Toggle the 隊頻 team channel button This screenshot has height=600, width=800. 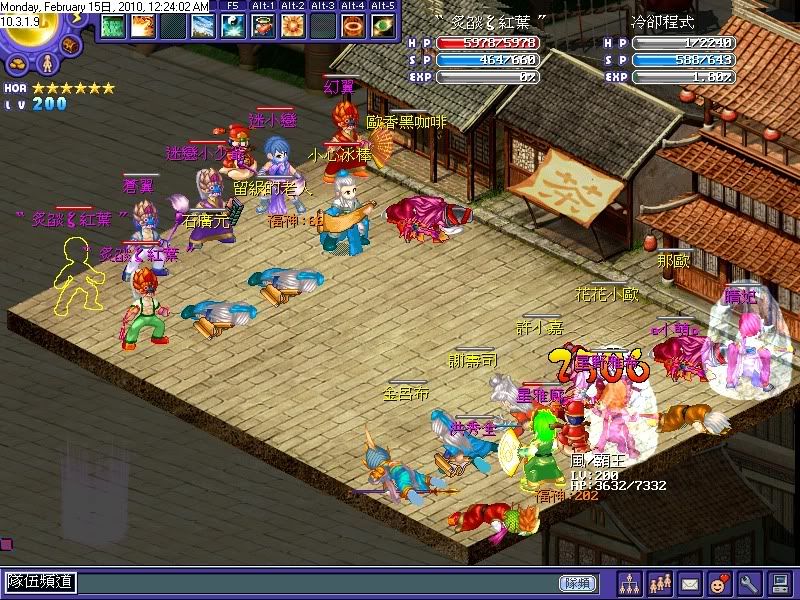[577, 582]
